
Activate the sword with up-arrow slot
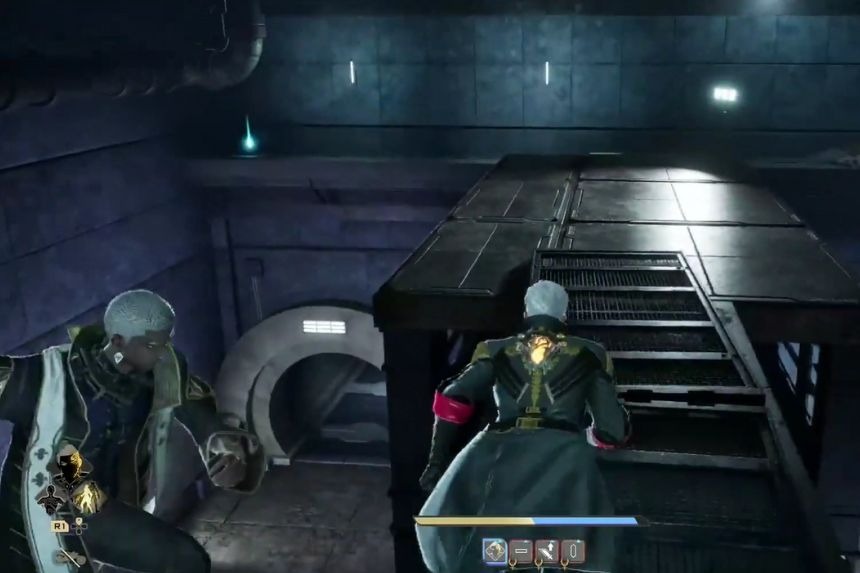547,550
